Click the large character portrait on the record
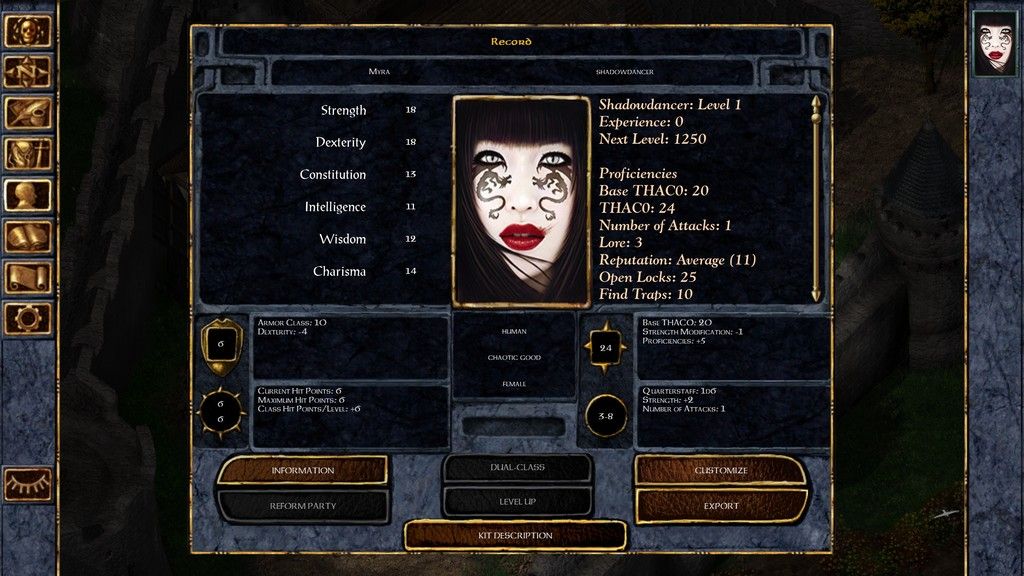The height and width of the screenshot is (576, 1024). pyautogui.click(x=520, y=200)
